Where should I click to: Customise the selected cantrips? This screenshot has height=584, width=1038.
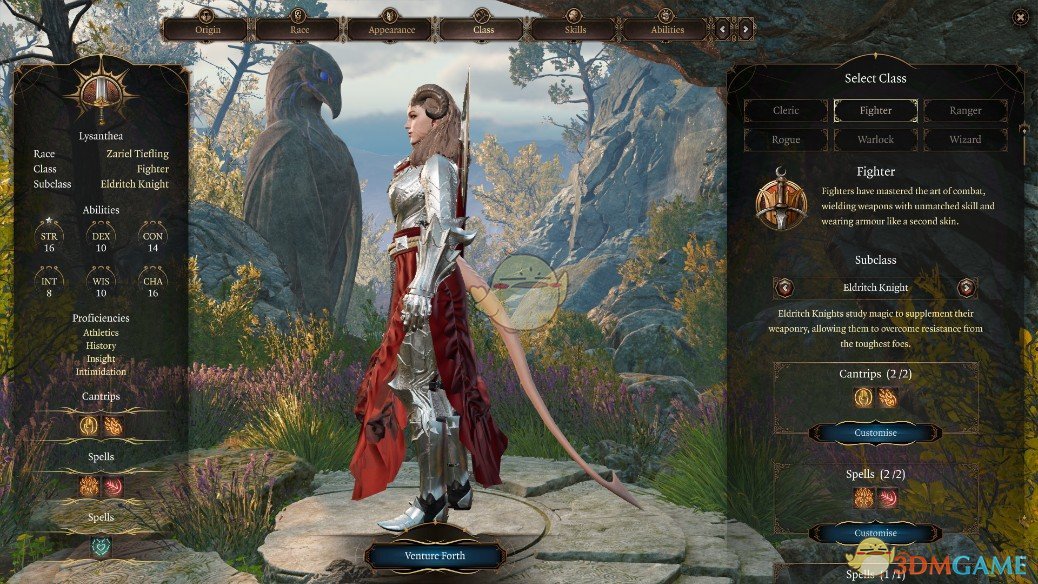click(x=876, y=433)
